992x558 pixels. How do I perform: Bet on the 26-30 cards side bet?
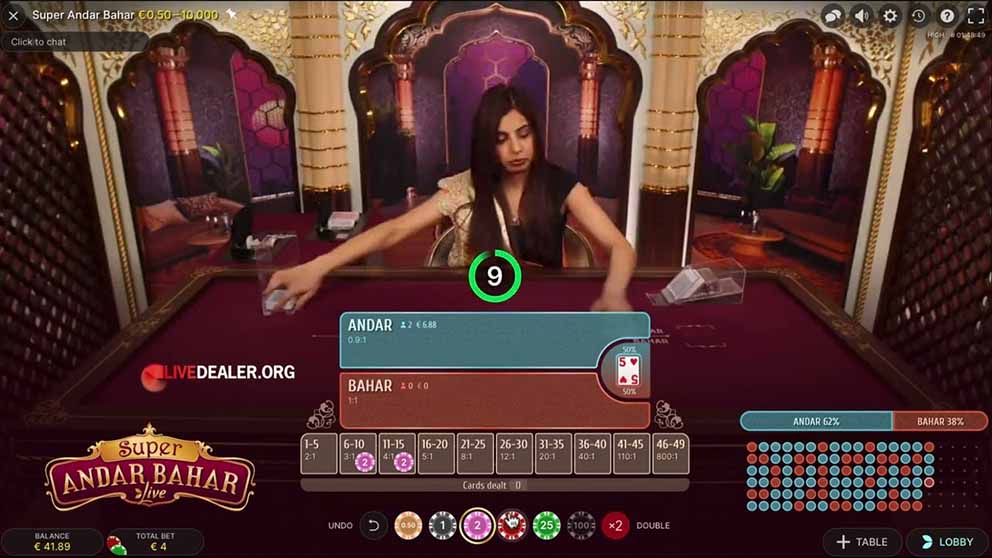click(x=514, y=453)
